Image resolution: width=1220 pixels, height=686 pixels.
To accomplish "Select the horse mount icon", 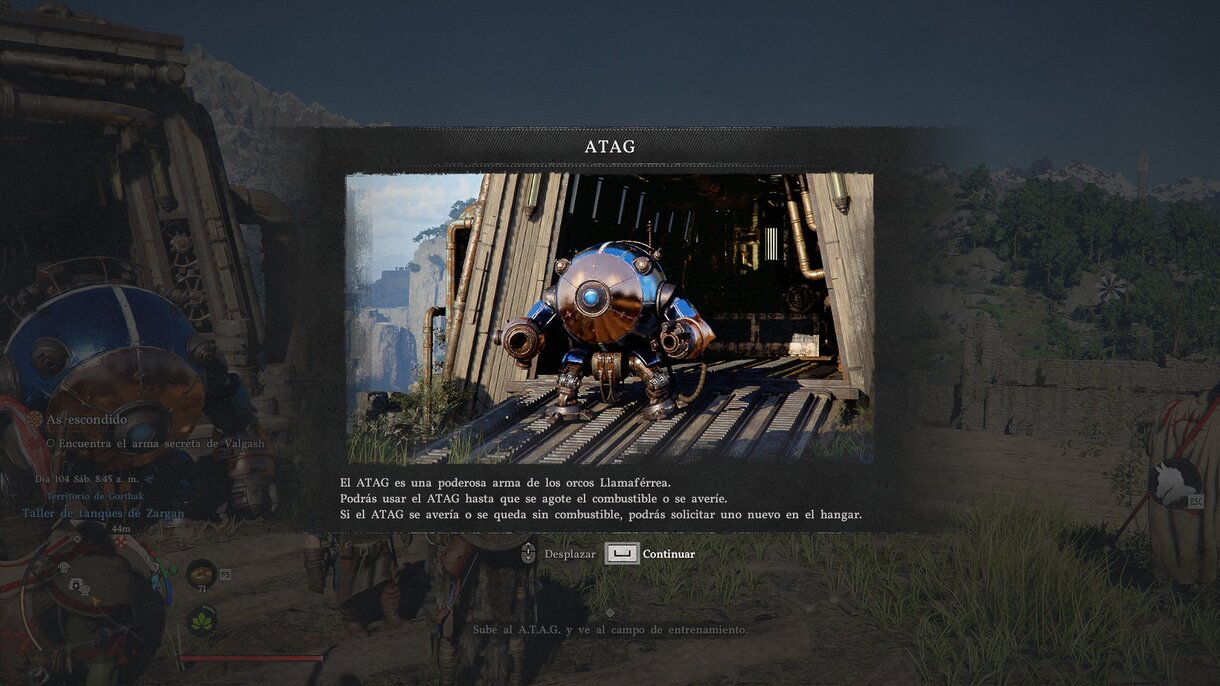I will point(1174,482).
